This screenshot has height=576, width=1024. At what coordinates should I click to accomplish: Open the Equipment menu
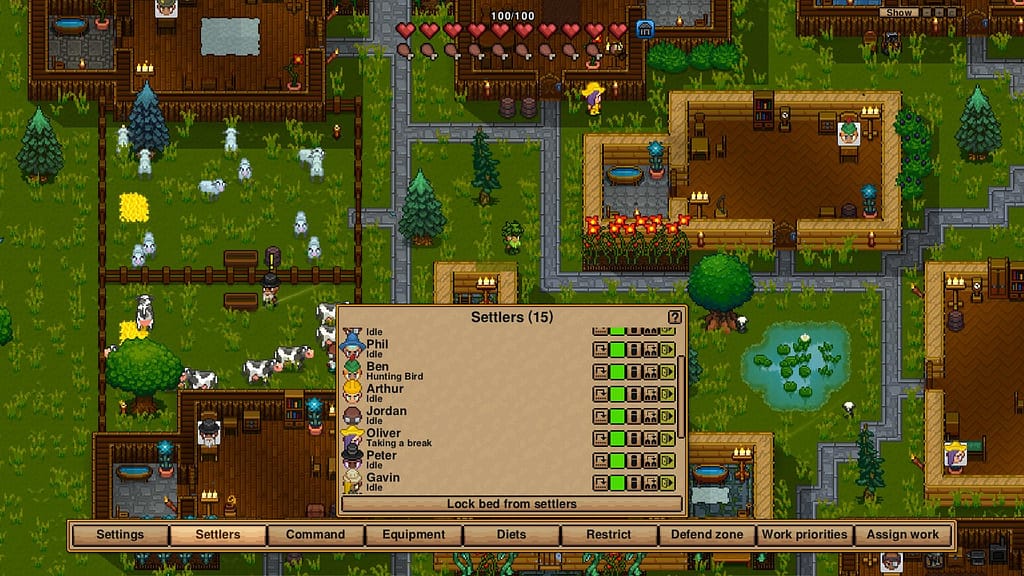(414, 534)
